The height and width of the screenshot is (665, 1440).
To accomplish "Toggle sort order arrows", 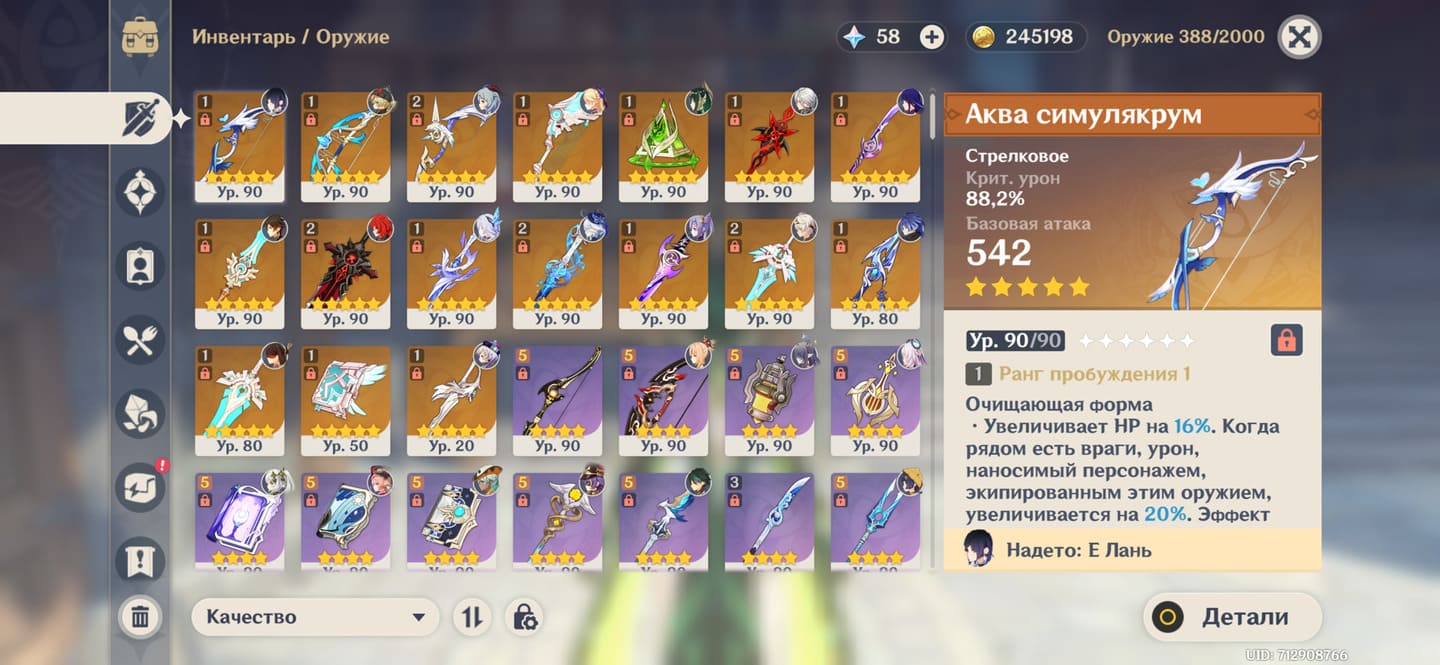I will pos(471,617).
